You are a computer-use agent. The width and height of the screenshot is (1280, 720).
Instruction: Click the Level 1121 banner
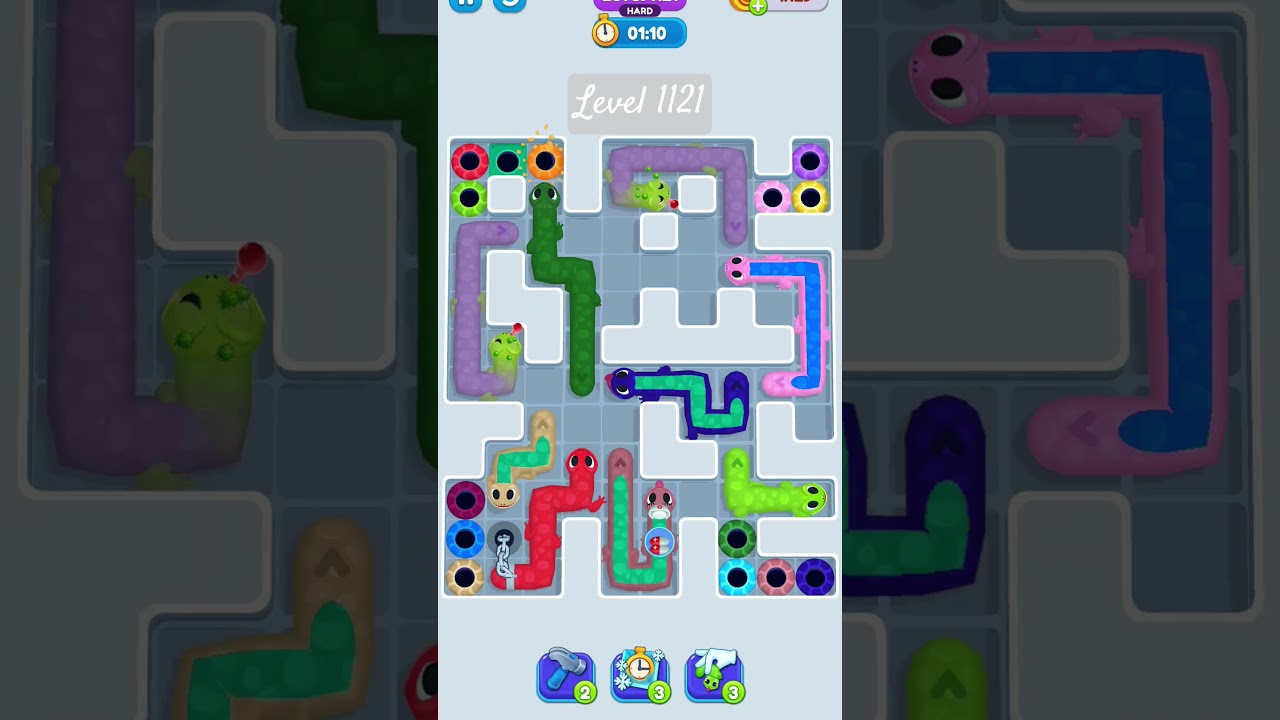[639, 104]
